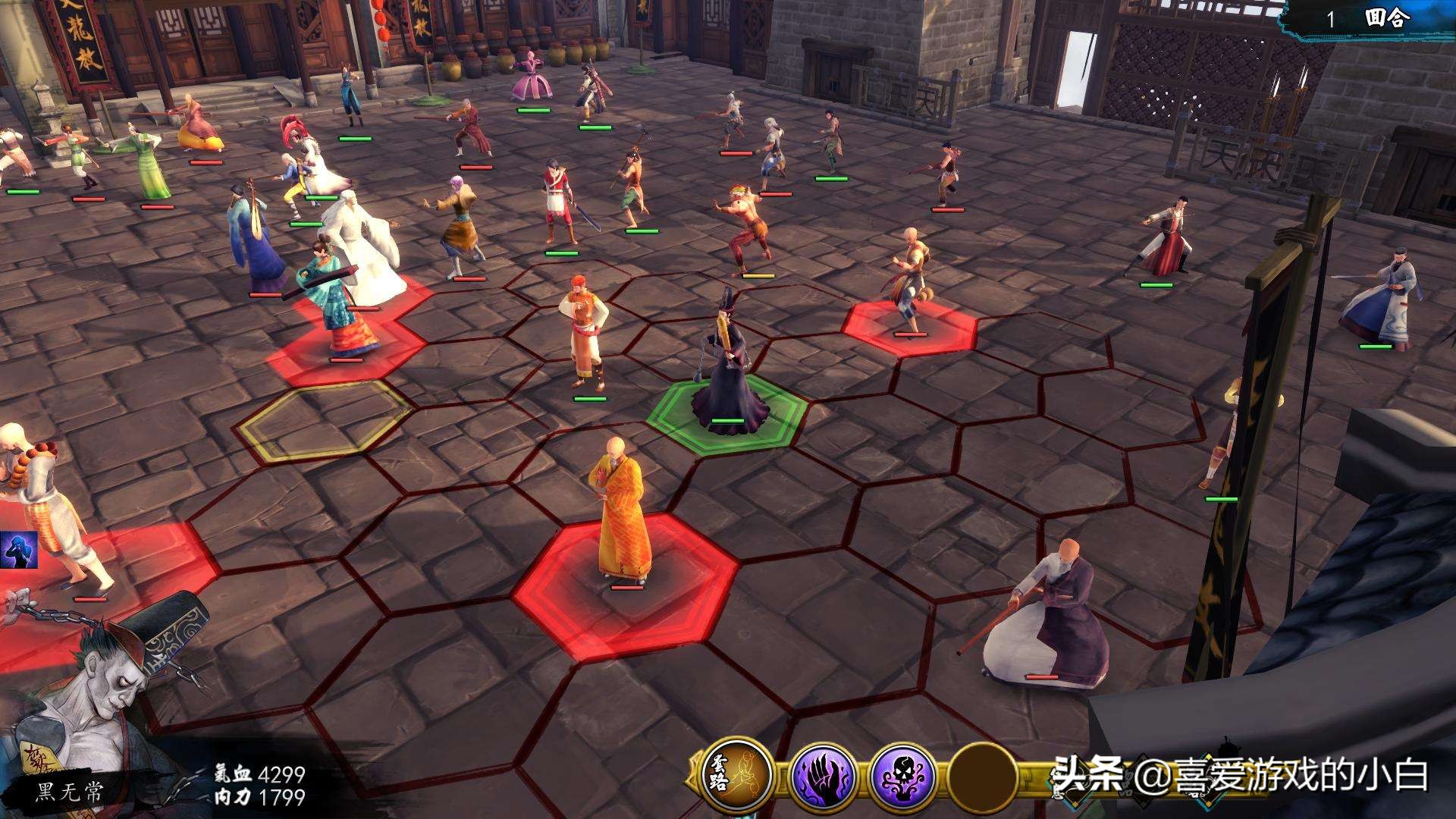Target the bald fighter on the red hex

[x=907, y=281]
